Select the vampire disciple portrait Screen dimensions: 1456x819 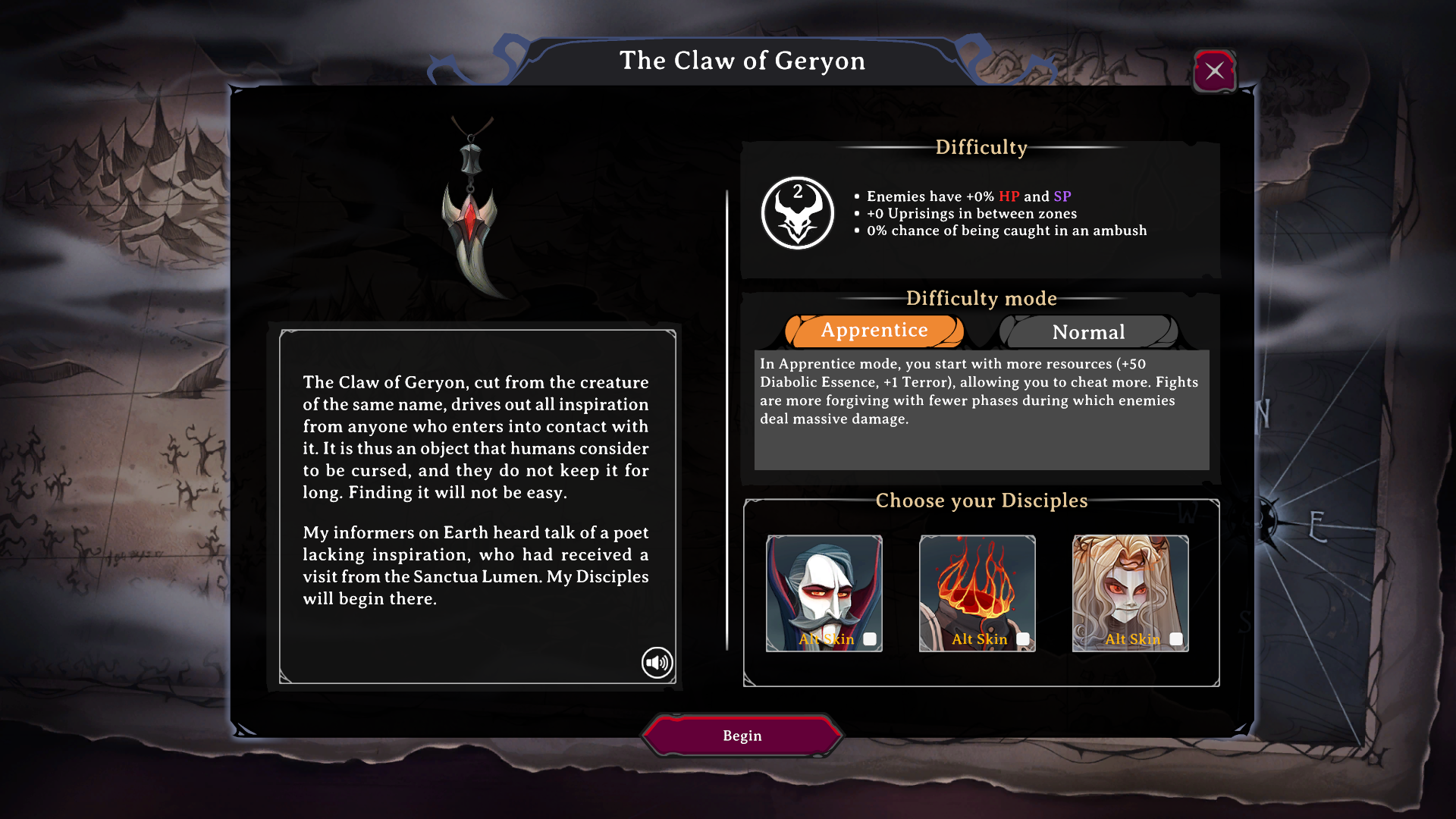tap(824, 584)
